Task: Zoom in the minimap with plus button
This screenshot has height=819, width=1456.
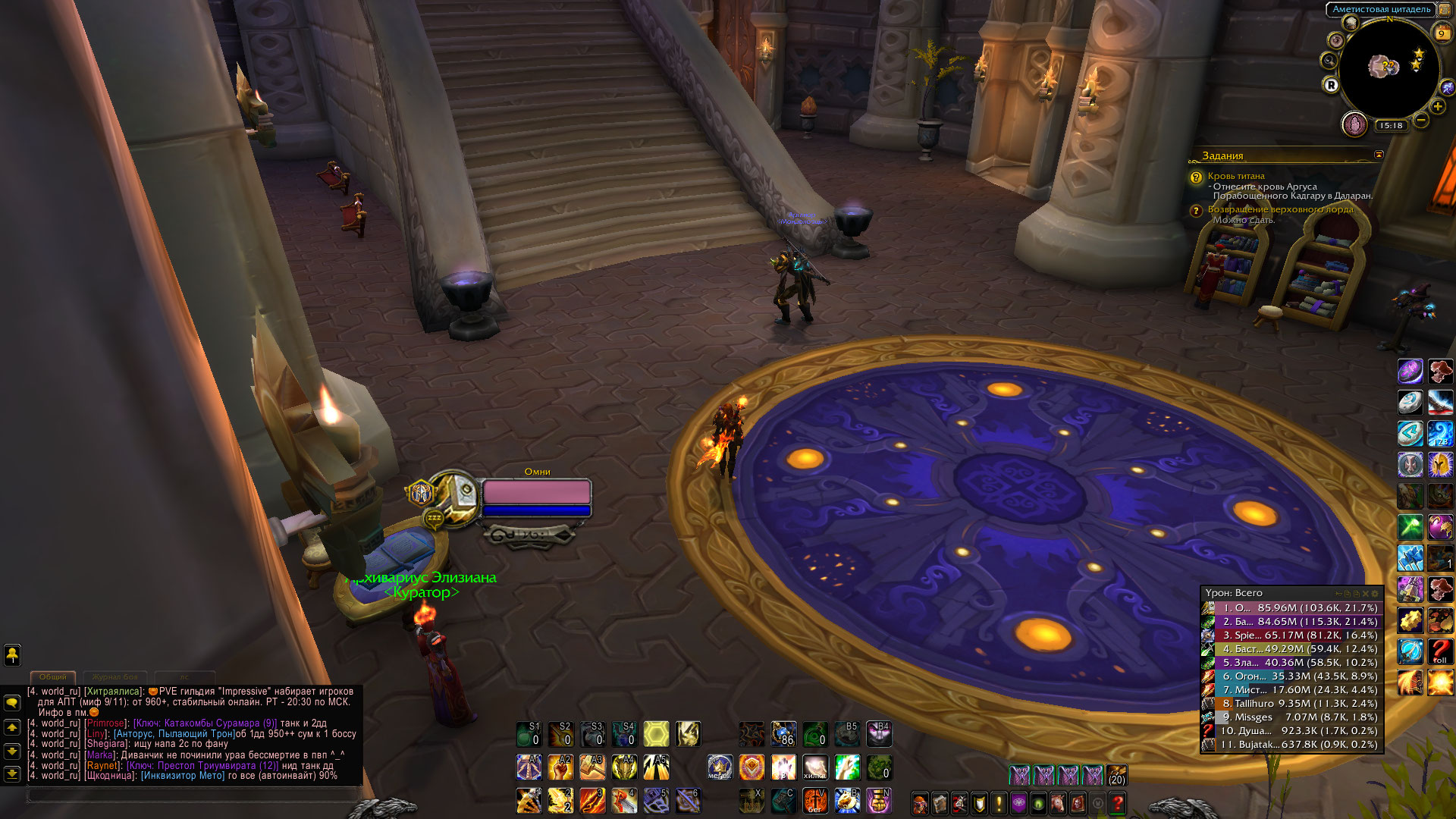Action: [x=1438, y=107]
